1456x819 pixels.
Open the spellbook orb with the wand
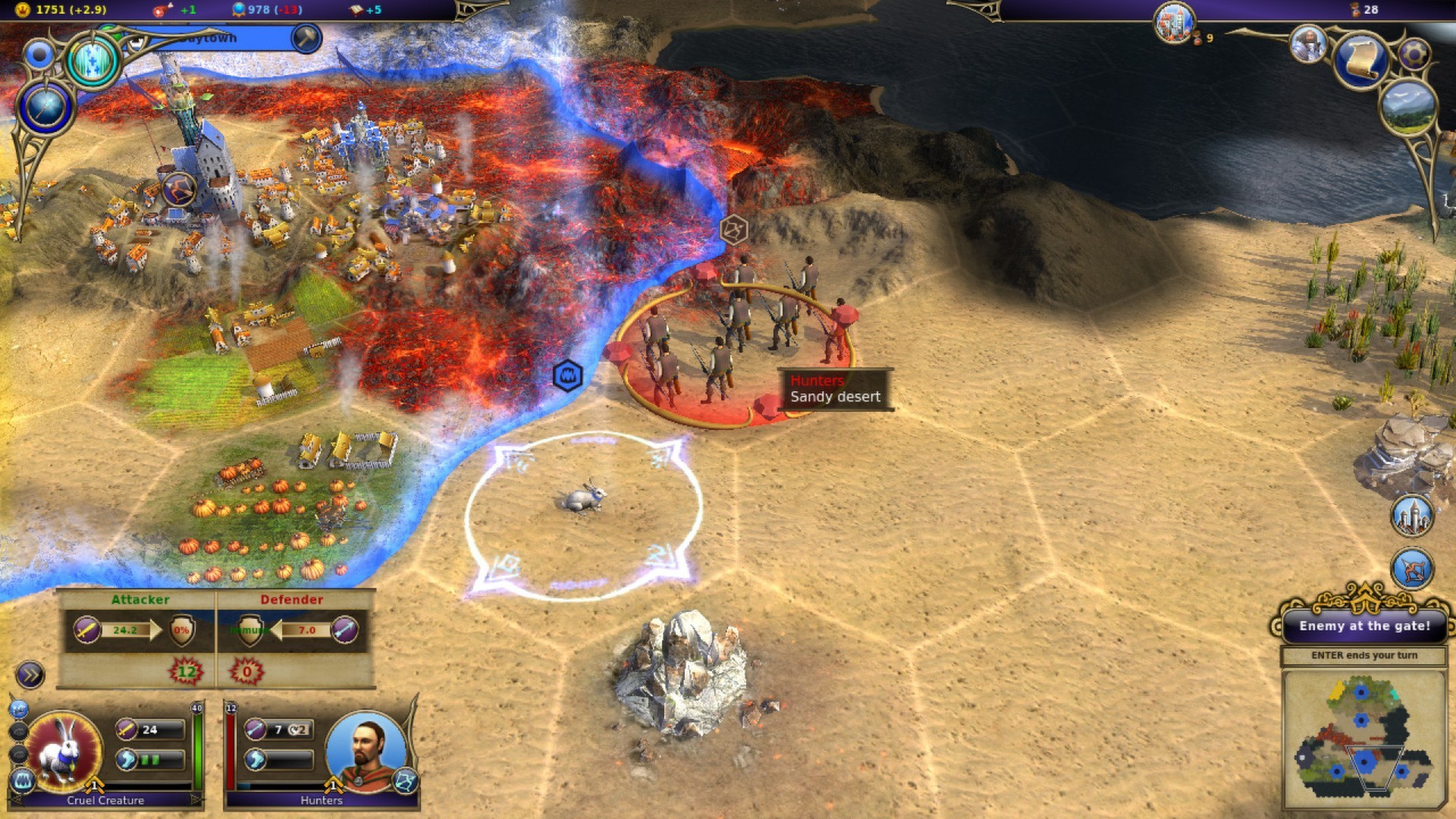pyautogui.click(x=45, y=106)
